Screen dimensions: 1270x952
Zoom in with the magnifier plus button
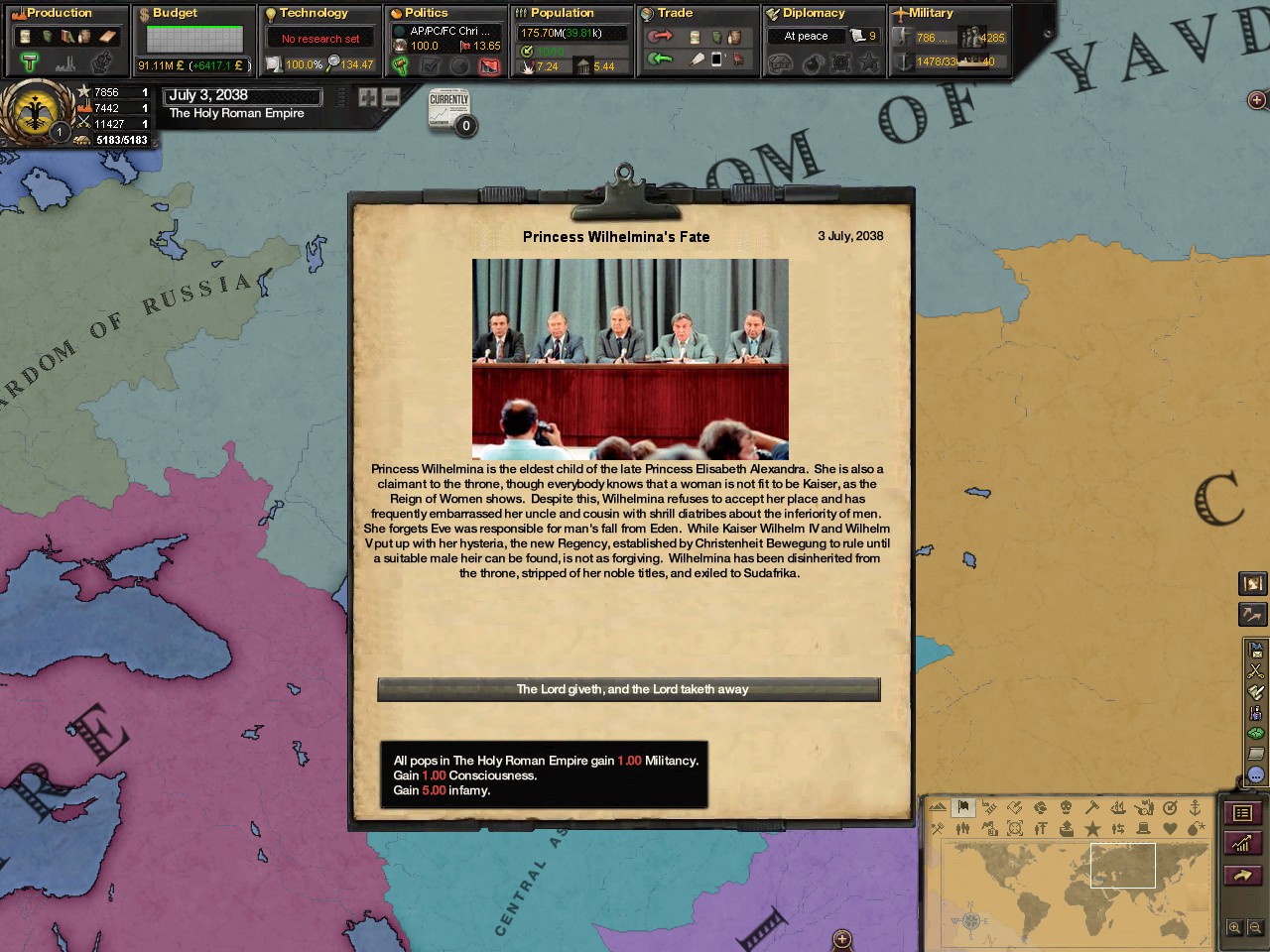click(x=1234, y=928)
